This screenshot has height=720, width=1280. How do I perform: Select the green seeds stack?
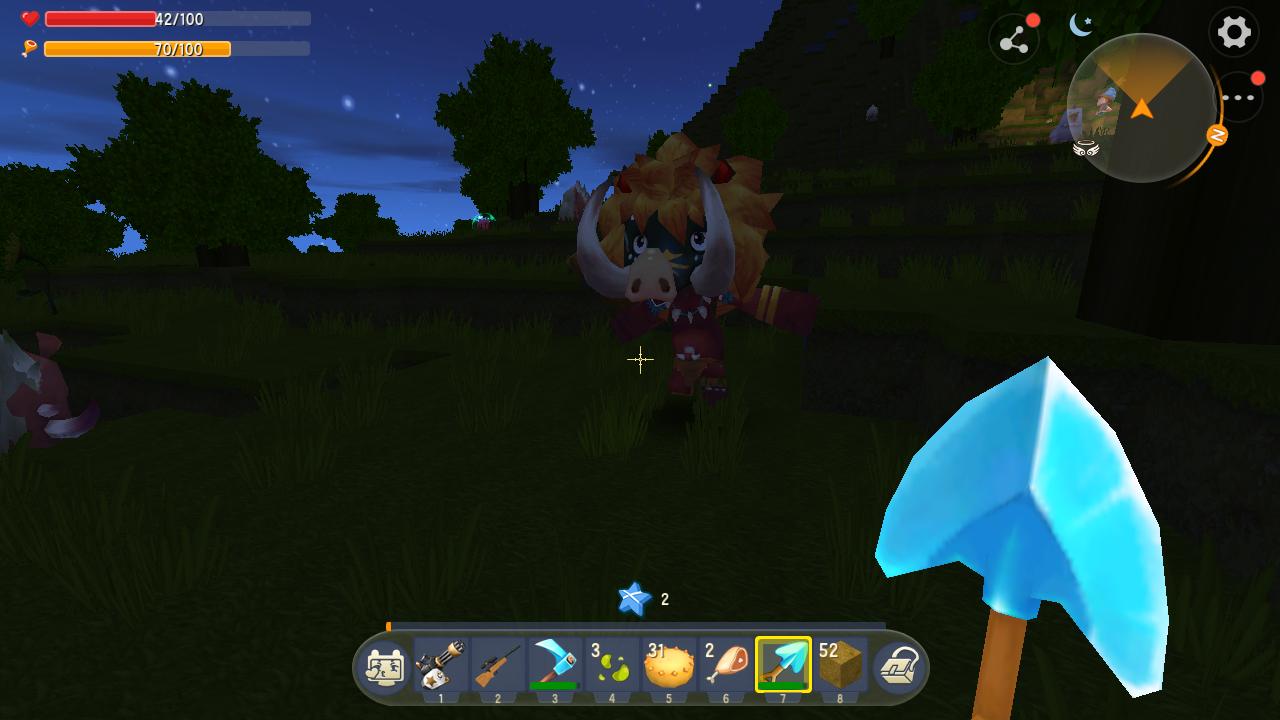point(612,665)
